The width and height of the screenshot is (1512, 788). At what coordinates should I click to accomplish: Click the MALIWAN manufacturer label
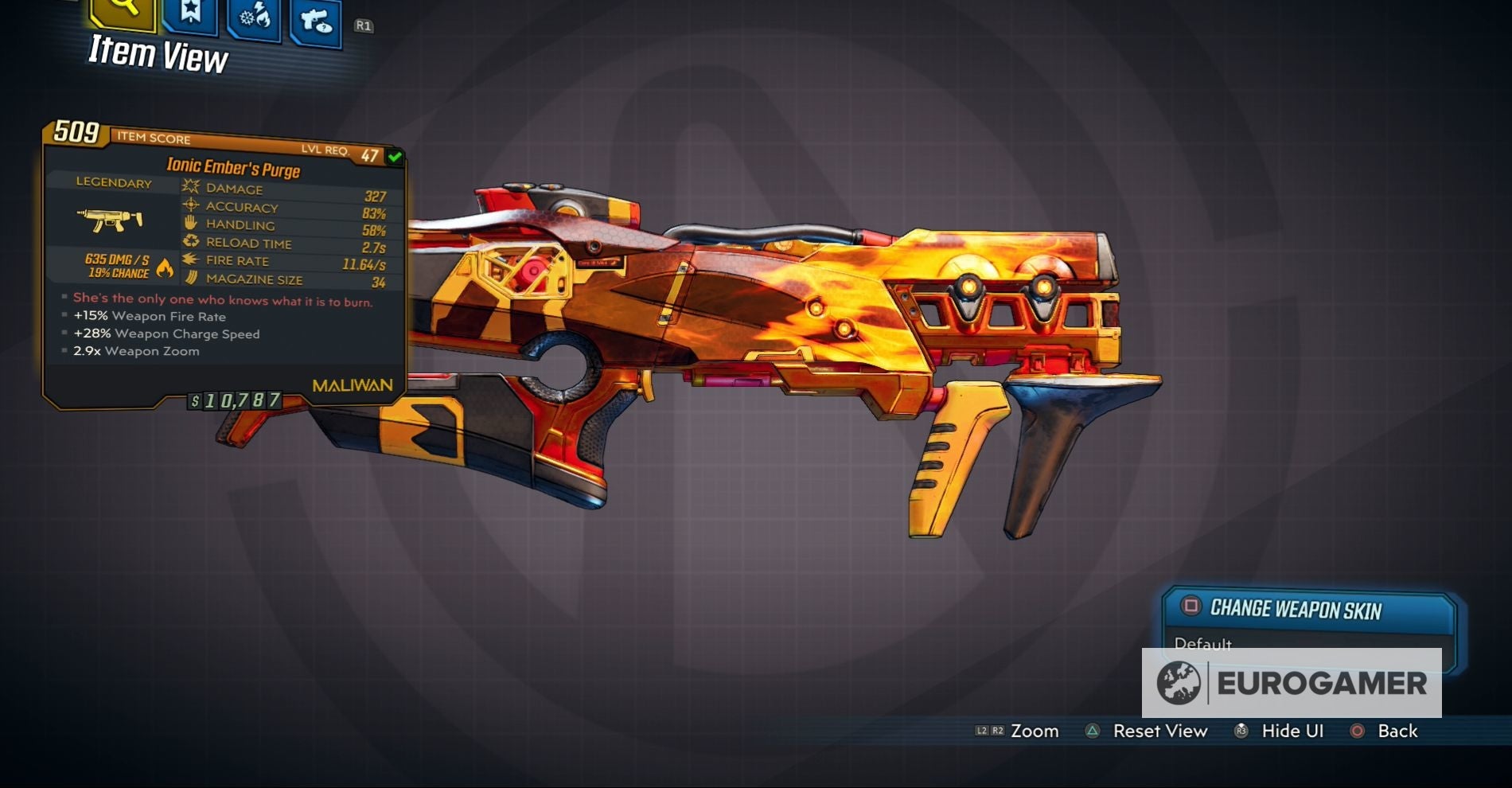click(351, 384)
